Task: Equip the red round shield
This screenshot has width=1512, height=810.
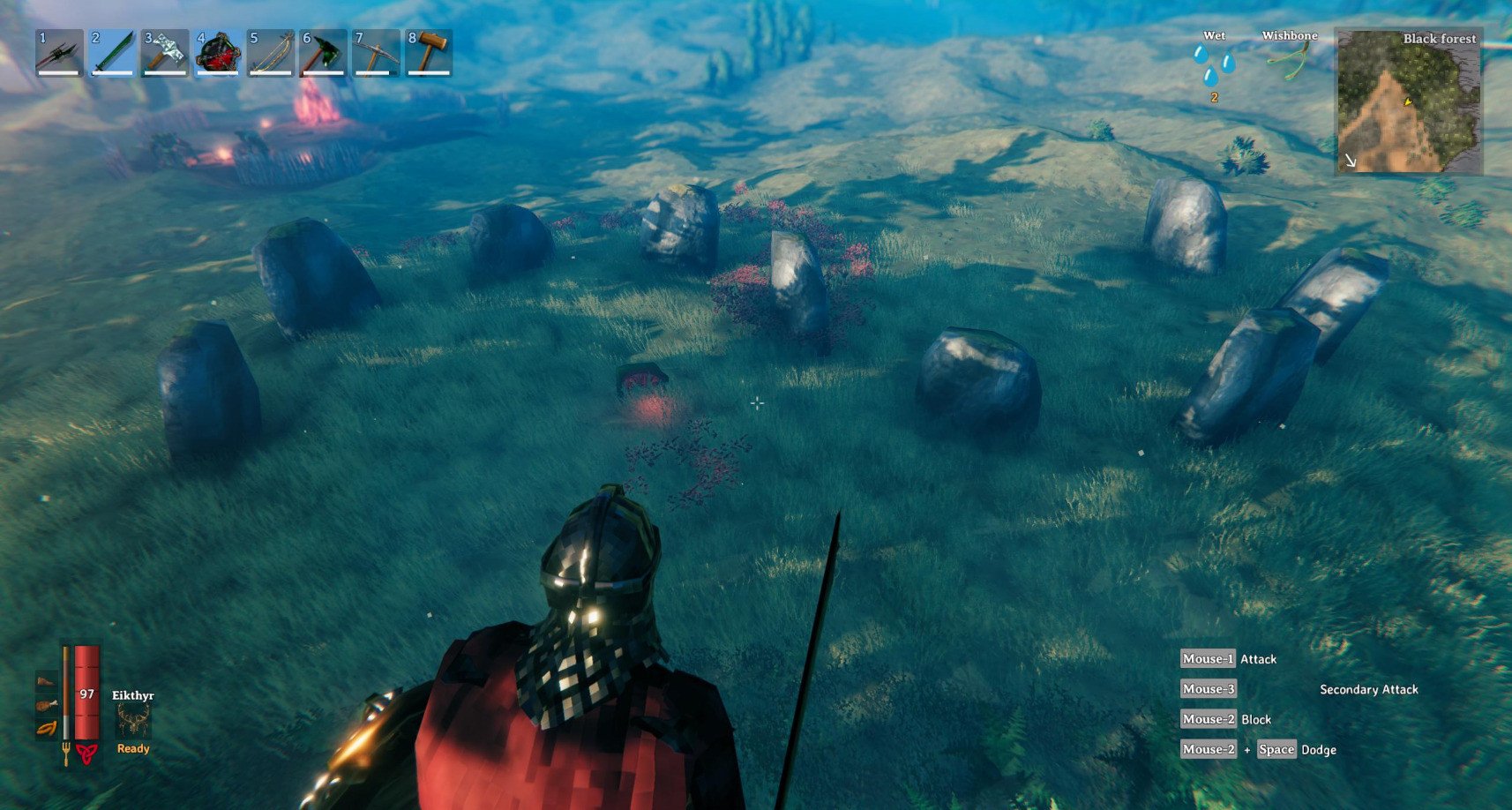Action: point(218,53)
